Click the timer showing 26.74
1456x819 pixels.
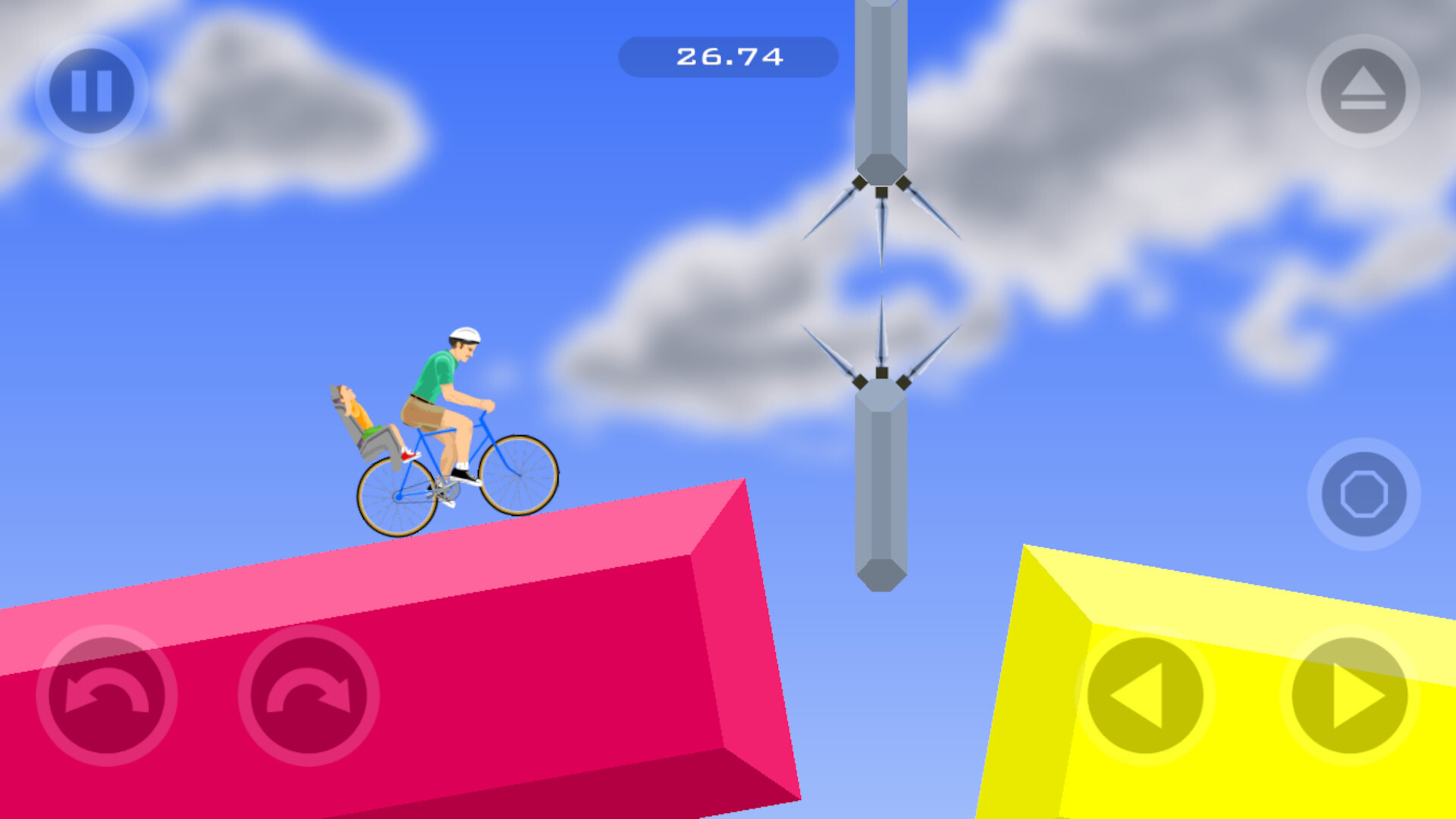tap(728, 55)
